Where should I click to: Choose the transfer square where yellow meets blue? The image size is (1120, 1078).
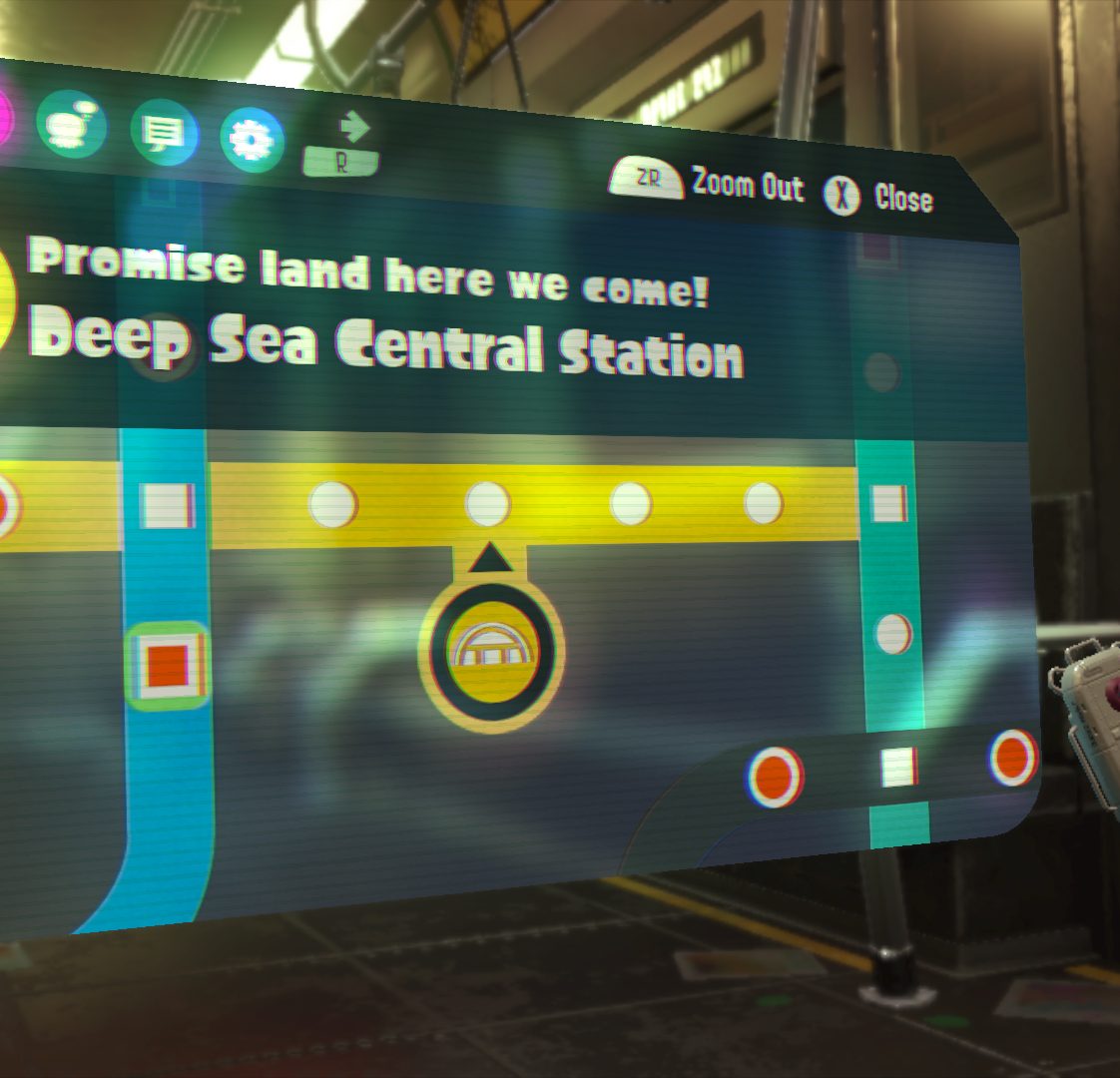click(x=166, y=505)
